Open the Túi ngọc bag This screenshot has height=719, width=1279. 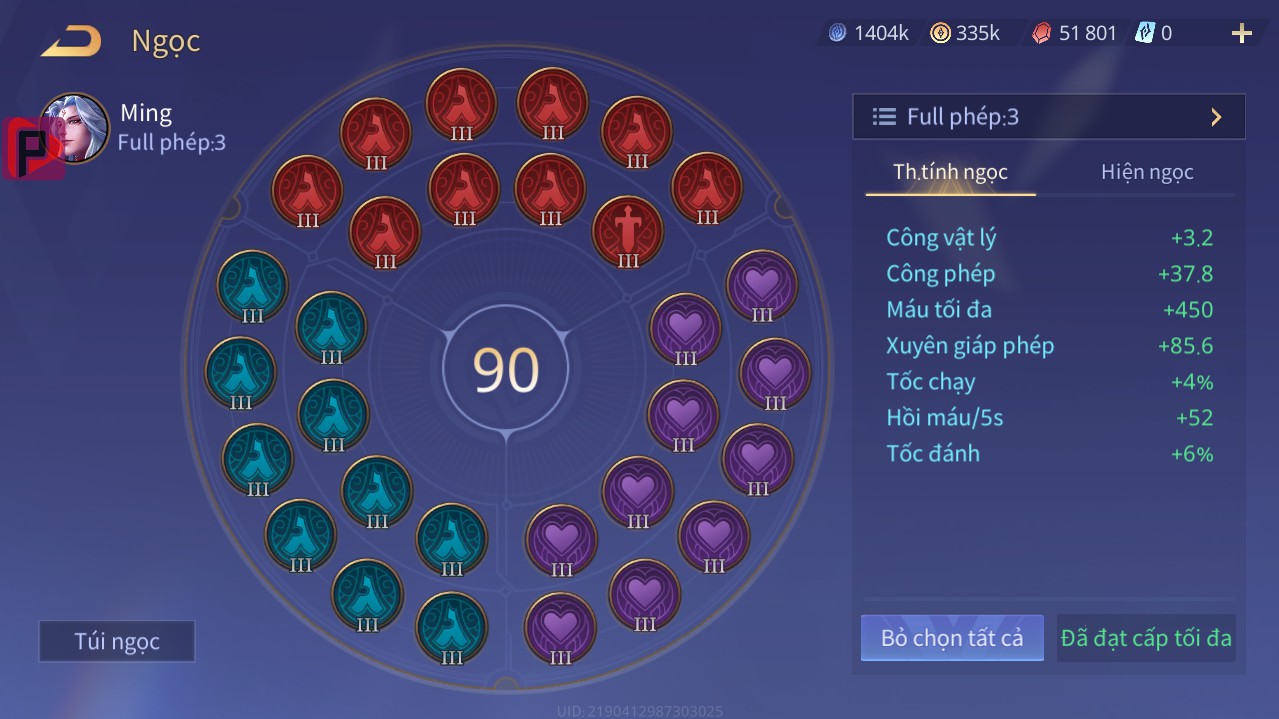point(117,641)
